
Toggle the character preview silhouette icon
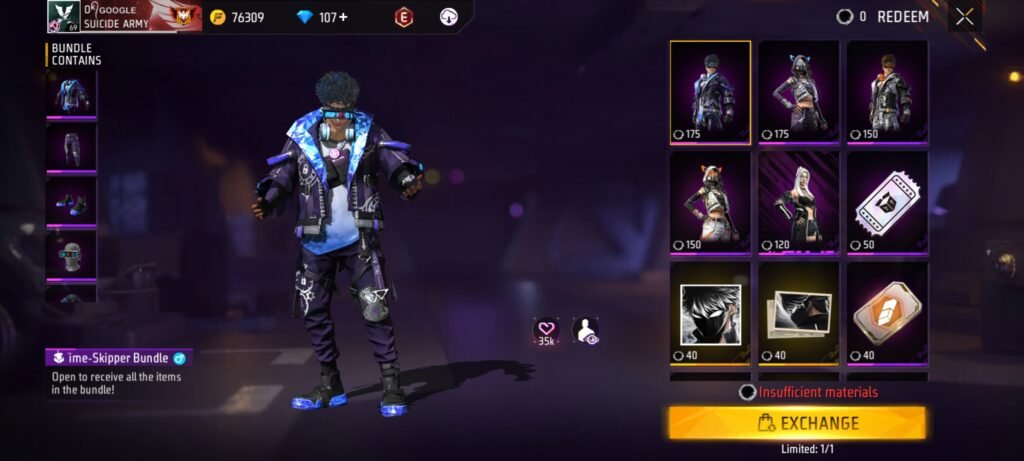pyautogui.click(x=585, y=331)
